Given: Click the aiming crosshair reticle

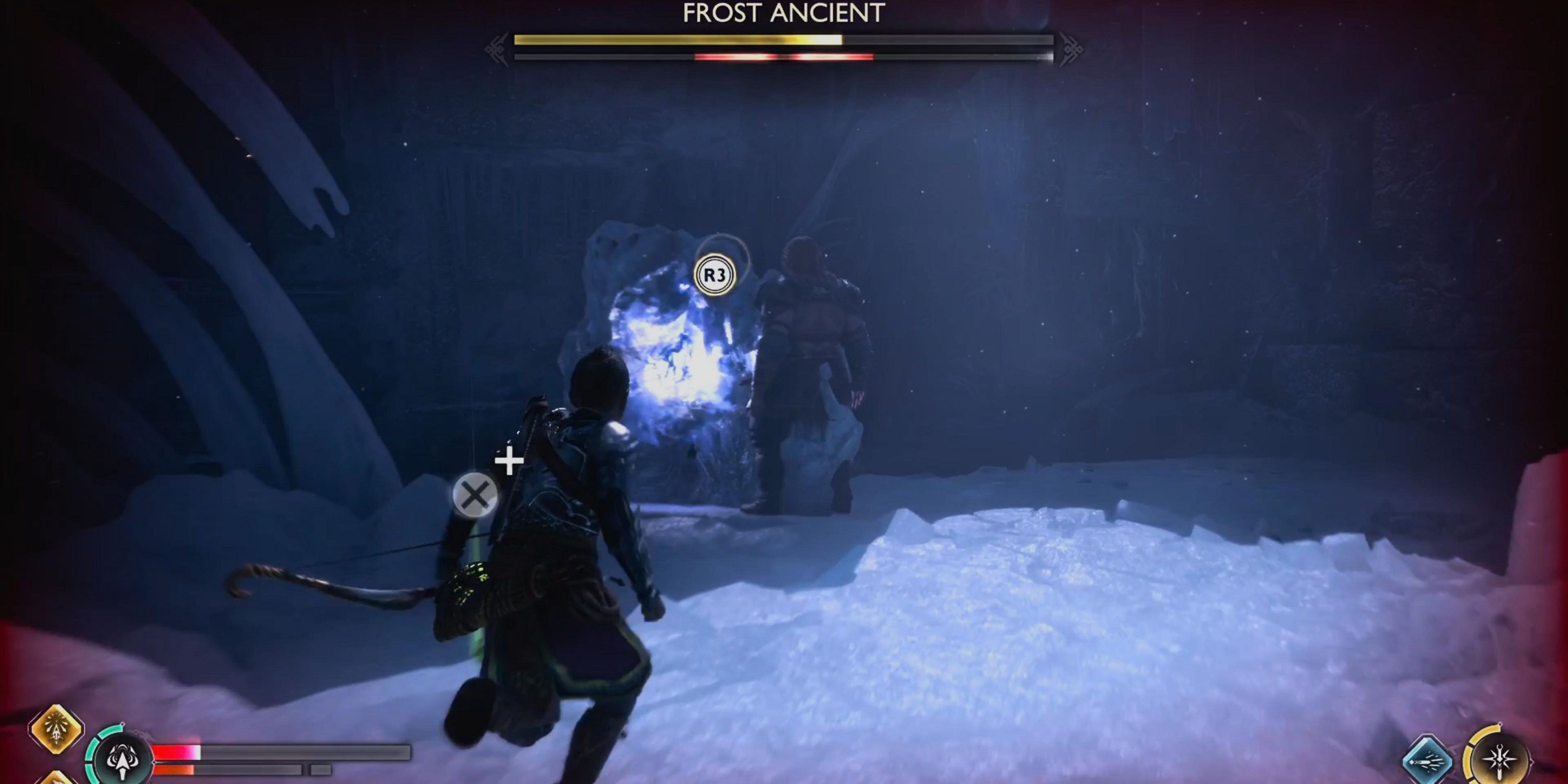Looking at the screenshot, I should [x=509, y=462].
